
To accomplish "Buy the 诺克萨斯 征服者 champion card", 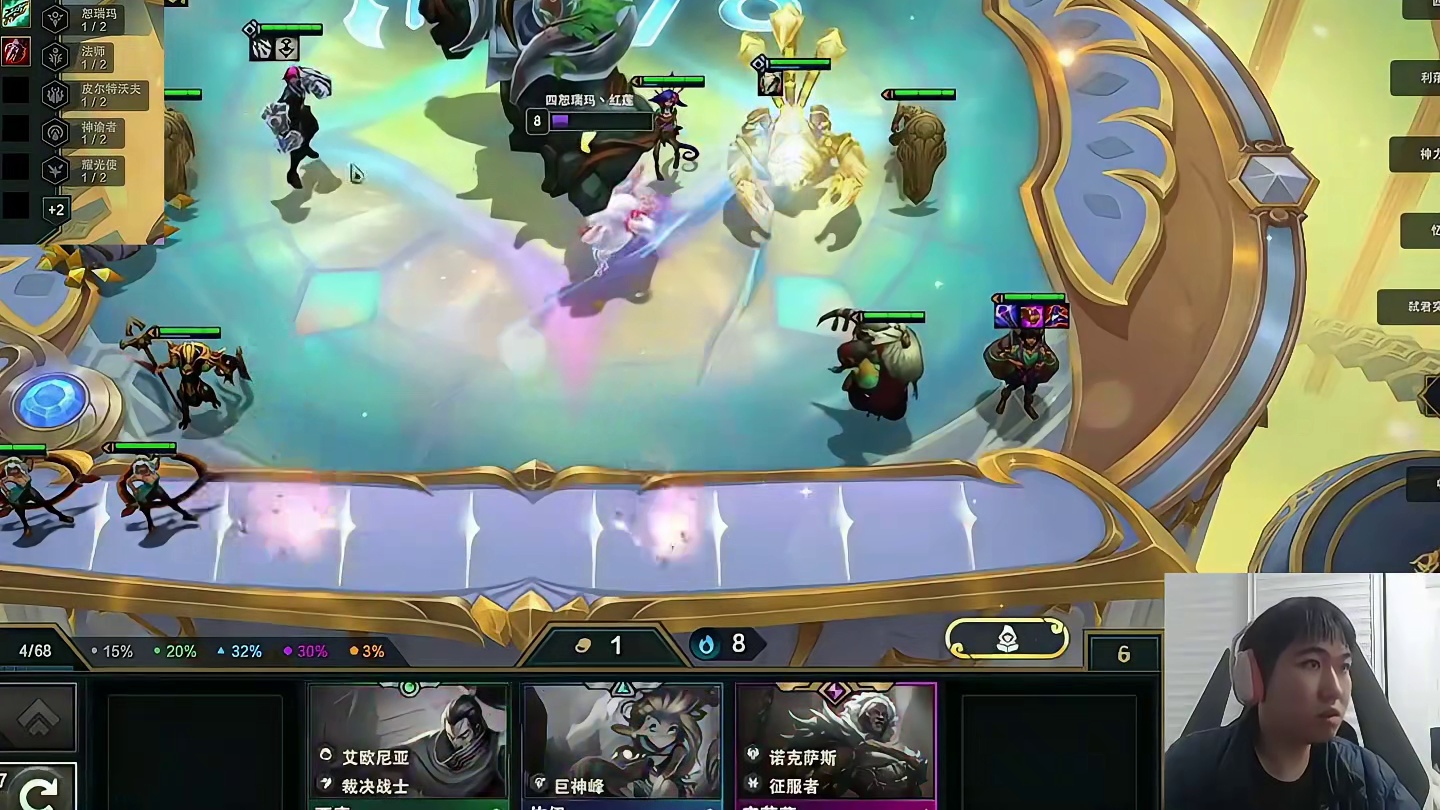I will (836, 745).
